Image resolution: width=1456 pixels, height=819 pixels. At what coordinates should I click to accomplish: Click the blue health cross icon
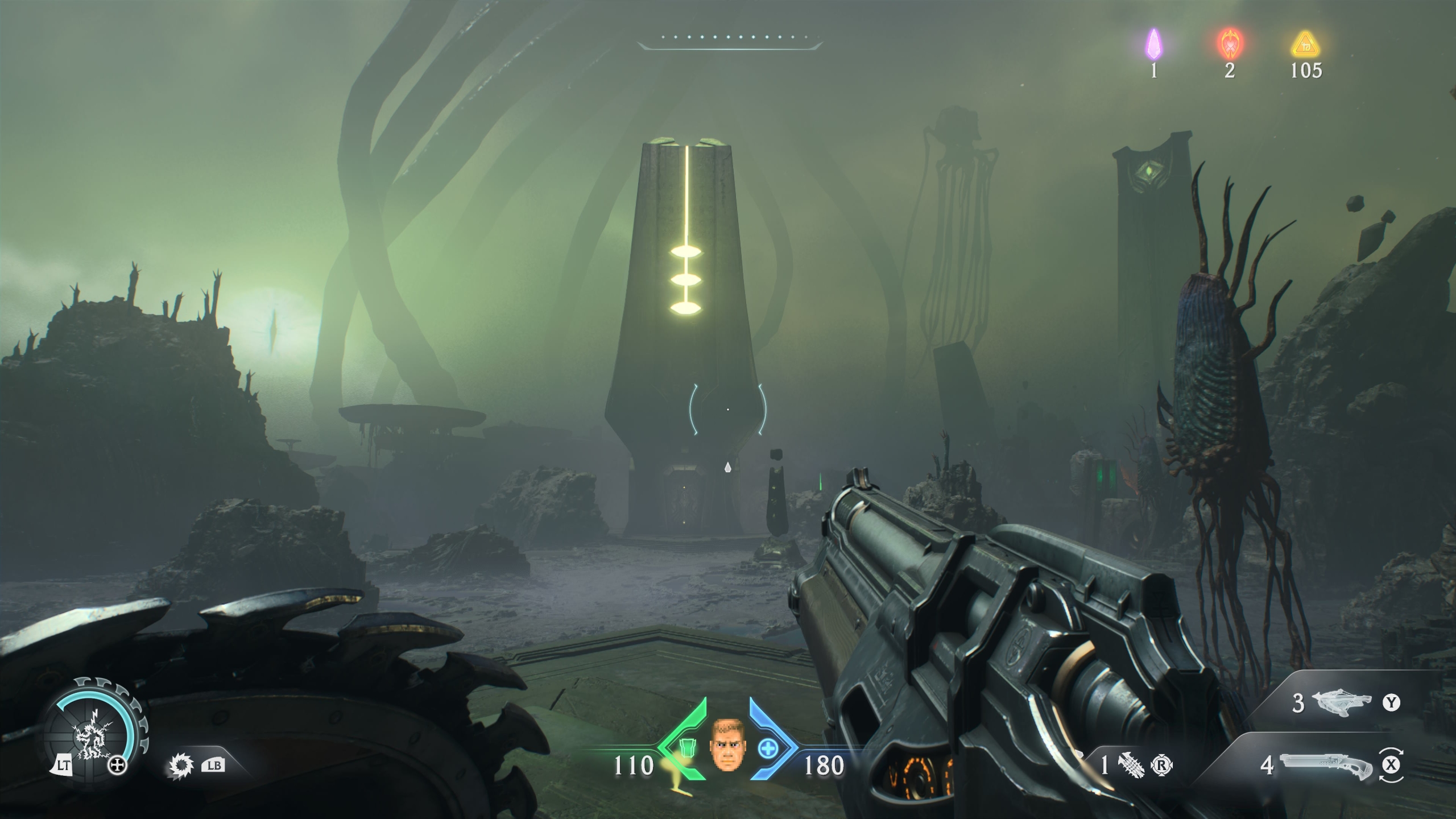pos(767,748)
